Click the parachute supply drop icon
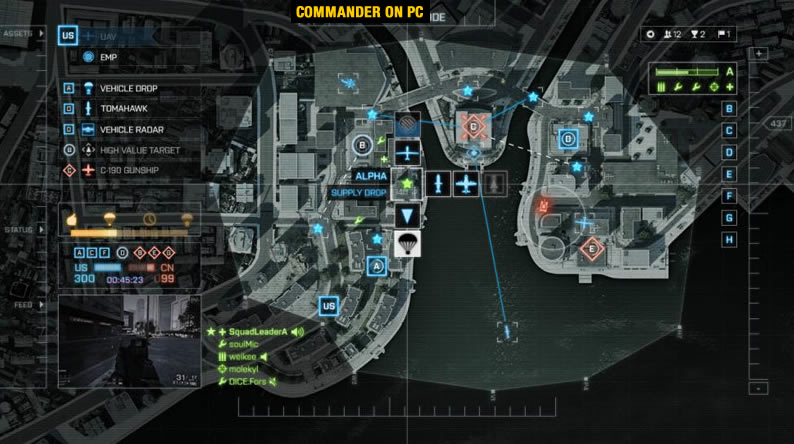 click(405, 243)
